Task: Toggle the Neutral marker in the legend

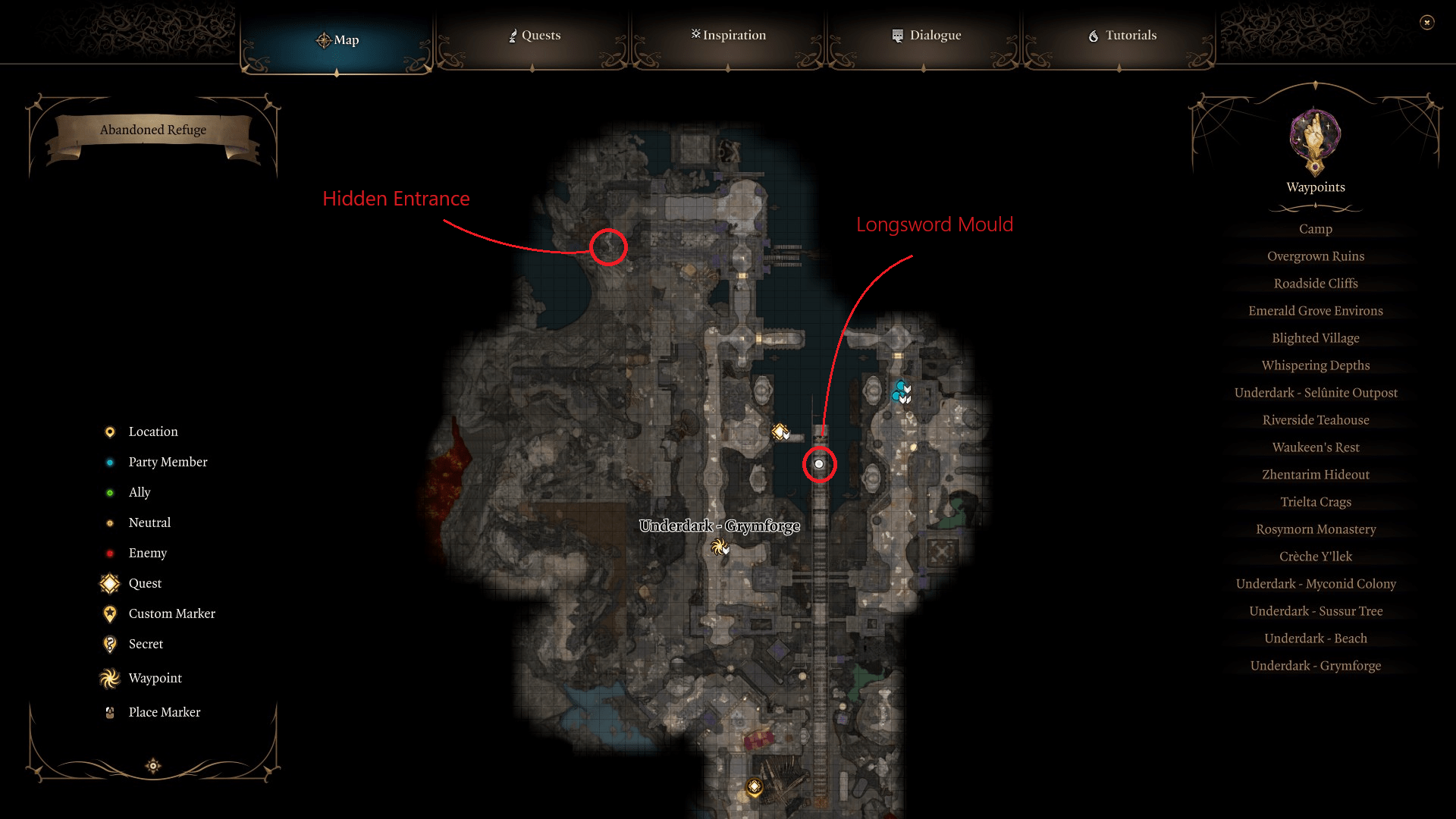Action: [x=109, y=522]
